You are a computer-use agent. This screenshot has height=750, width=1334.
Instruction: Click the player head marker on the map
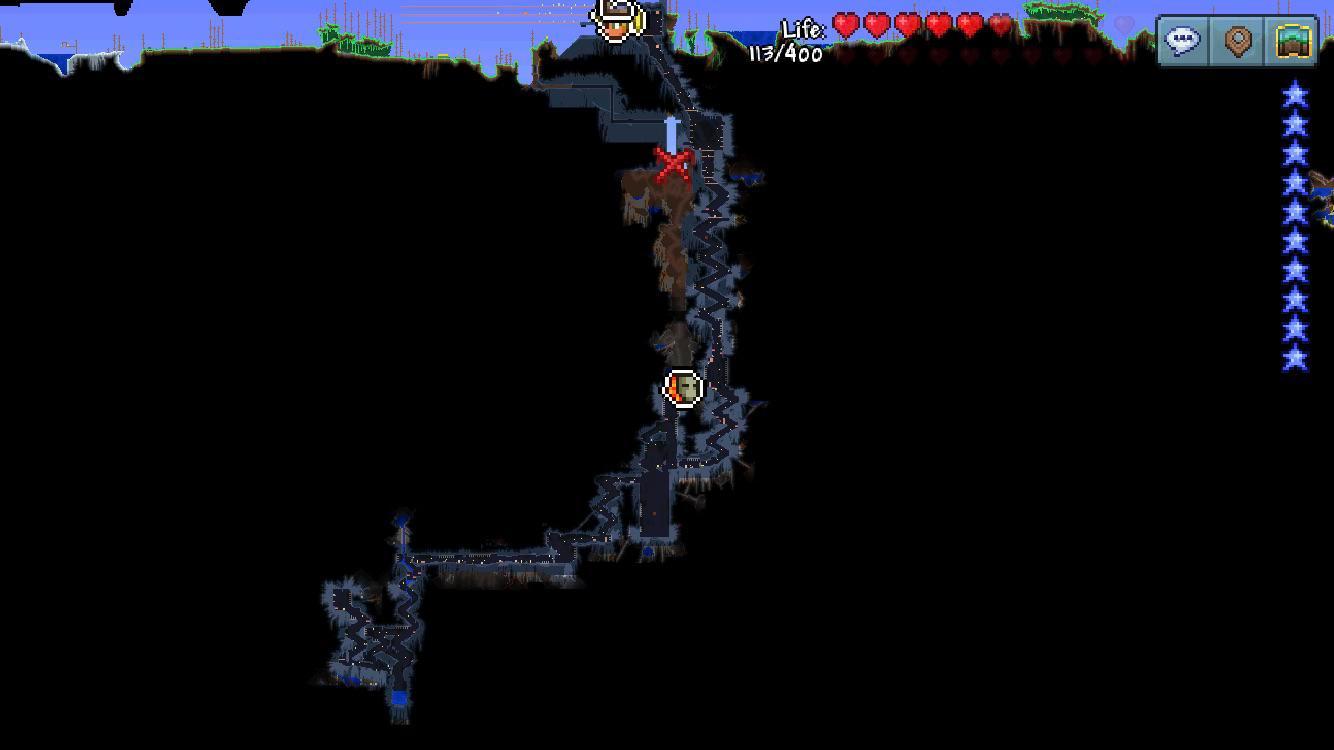[683, 388]
